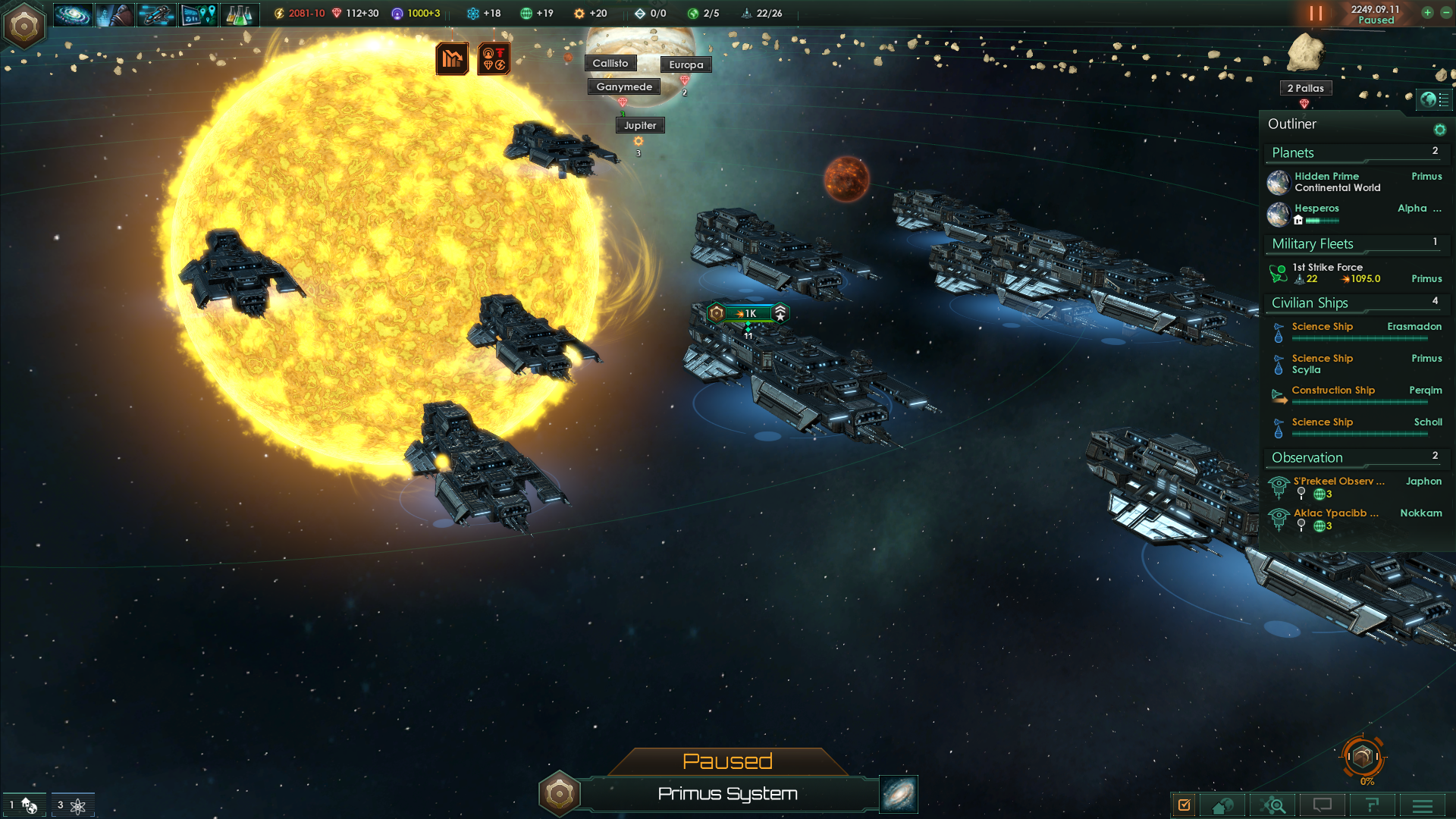Open the main menu hamburger button
Viewport: 1456px width, 819px height.
pos(1422,805)
